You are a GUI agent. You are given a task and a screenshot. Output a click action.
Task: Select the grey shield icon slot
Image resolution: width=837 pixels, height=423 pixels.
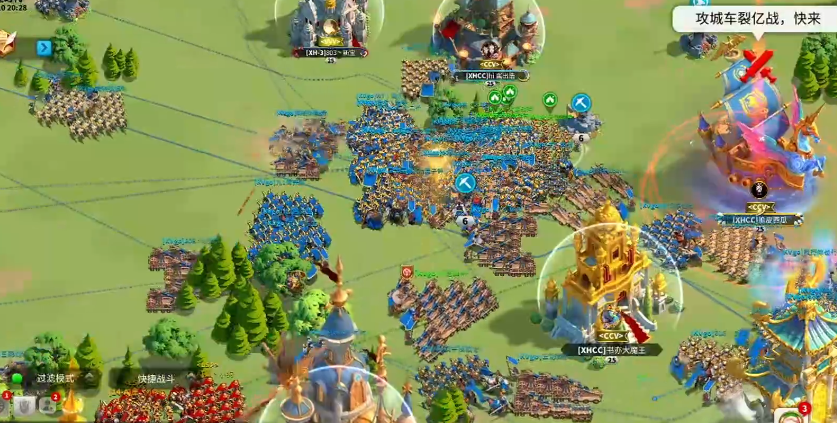tap(22, 404)
